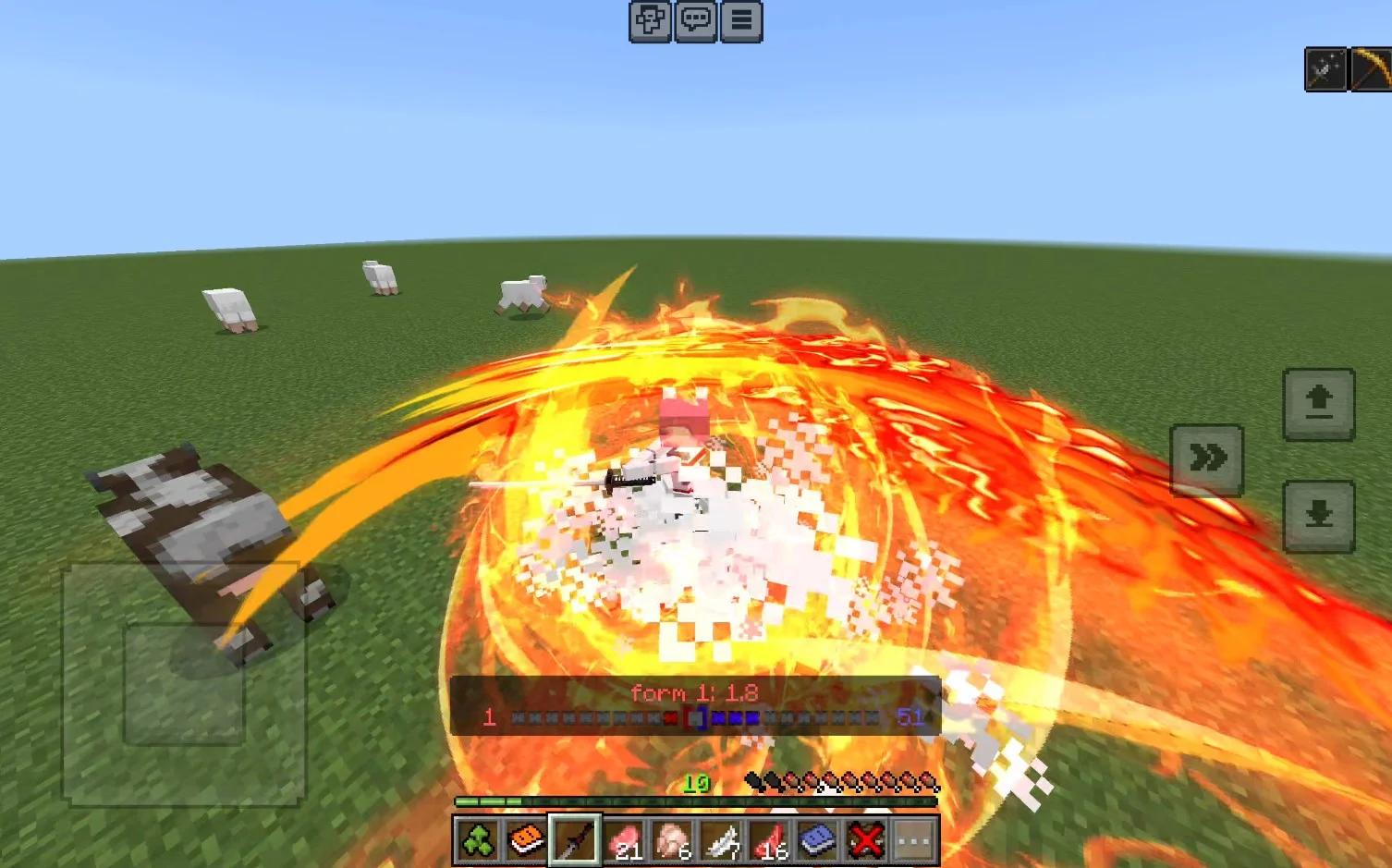This screenshot has width=1392, height=868.
Task: Open the emote menu button
Action: pos(650,21)
